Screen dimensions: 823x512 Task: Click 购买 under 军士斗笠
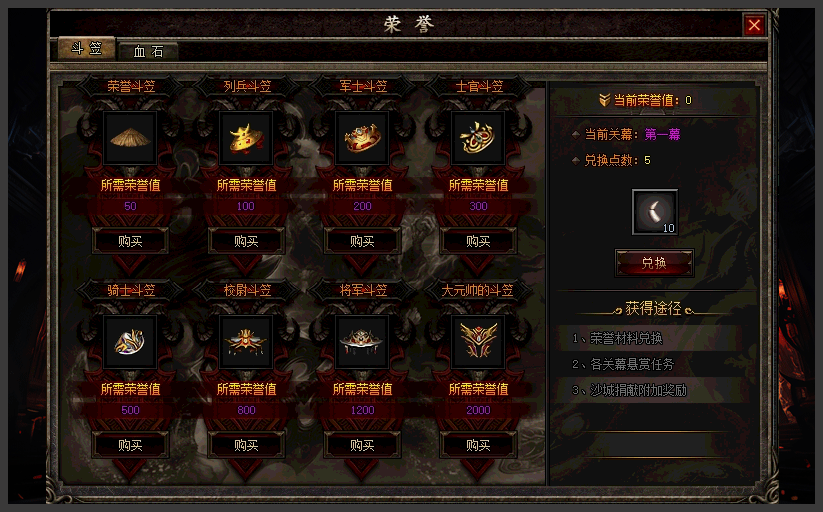click(x=362, y=241)
